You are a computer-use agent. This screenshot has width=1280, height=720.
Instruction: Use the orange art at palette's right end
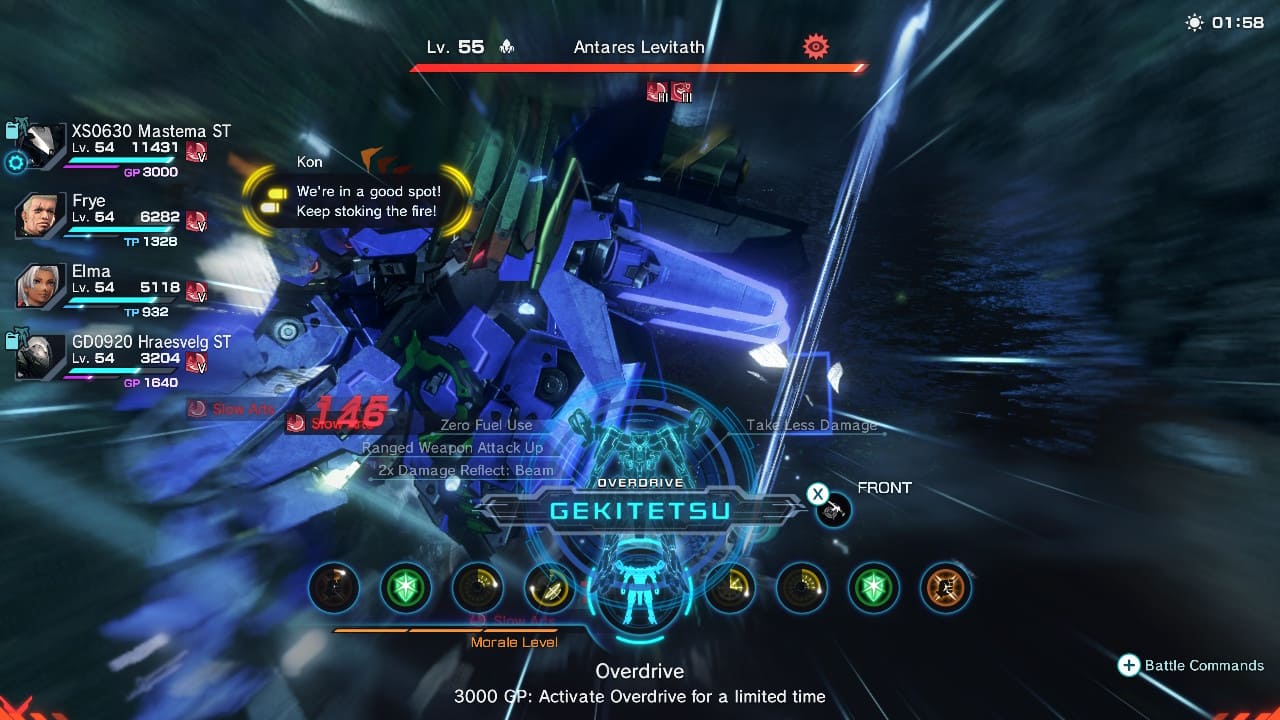point(946,587)
